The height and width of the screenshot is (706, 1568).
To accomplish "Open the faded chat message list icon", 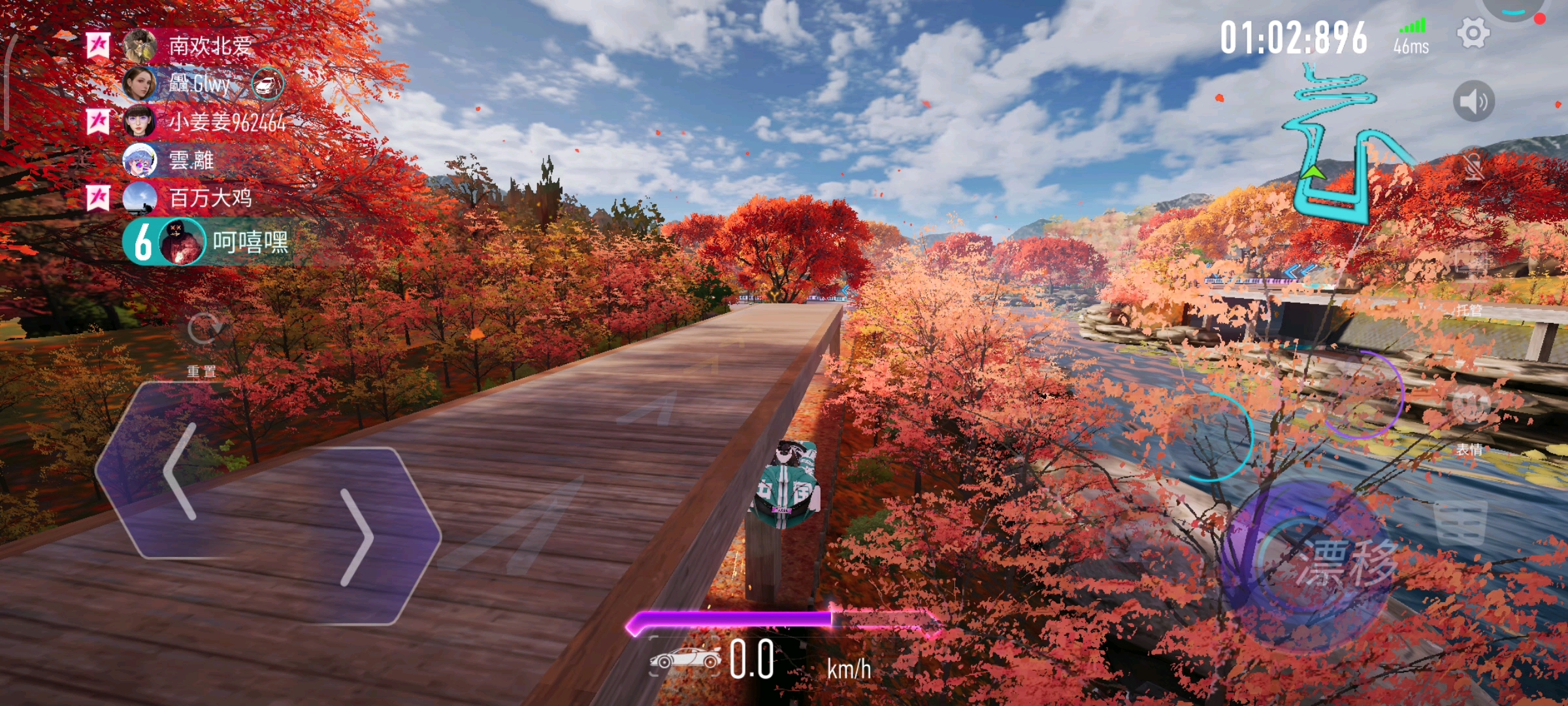I will (x=1460, y=523).
